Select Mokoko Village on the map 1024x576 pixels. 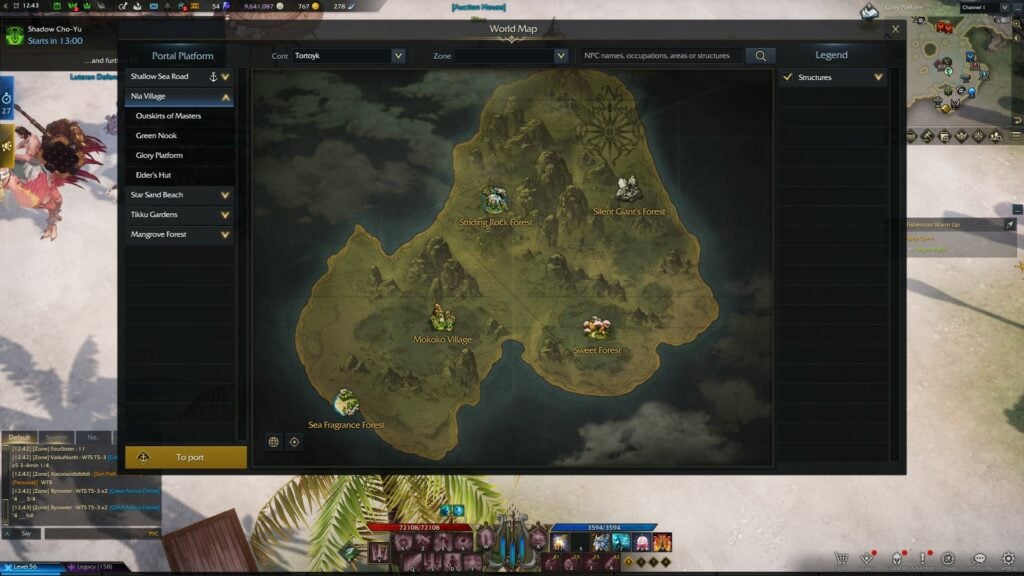442,320
